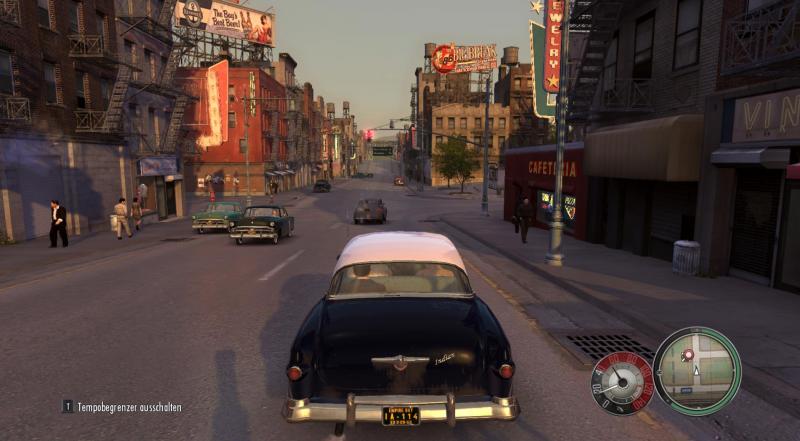Click the round speedometer gauge
Image resolution: width=800 pixels, height=441 pixels.
pyautogui.click(x=624, y=382)
